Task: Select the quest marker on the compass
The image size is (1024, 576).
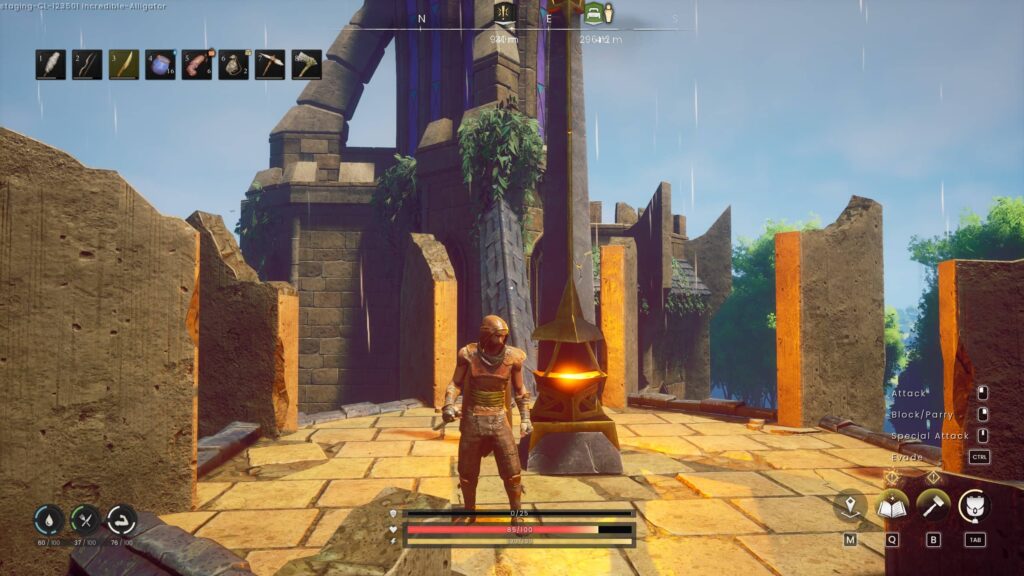Action: point(503,14)
